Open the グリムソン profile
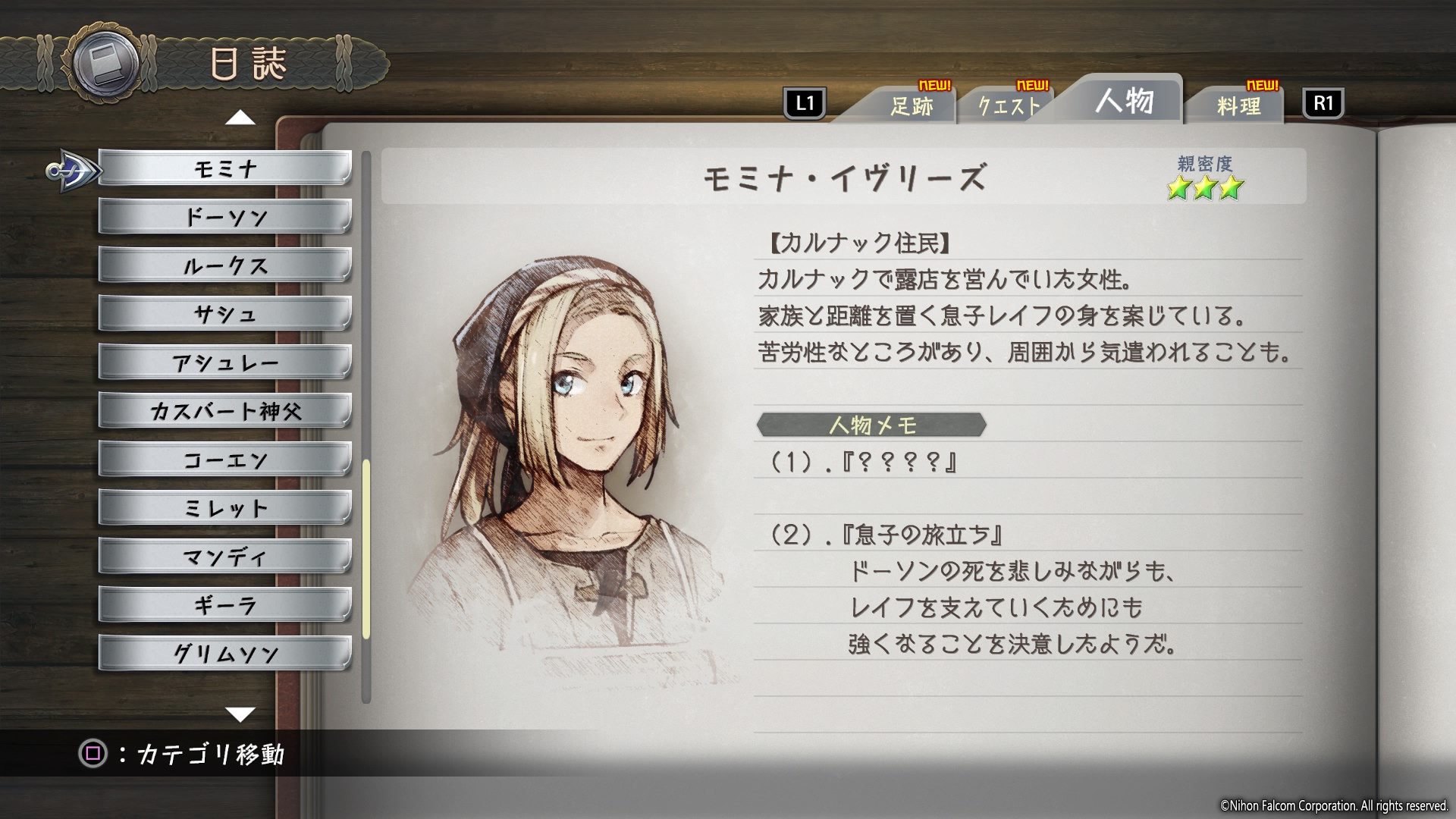1456x819 pixels. [x=224, y=654]
